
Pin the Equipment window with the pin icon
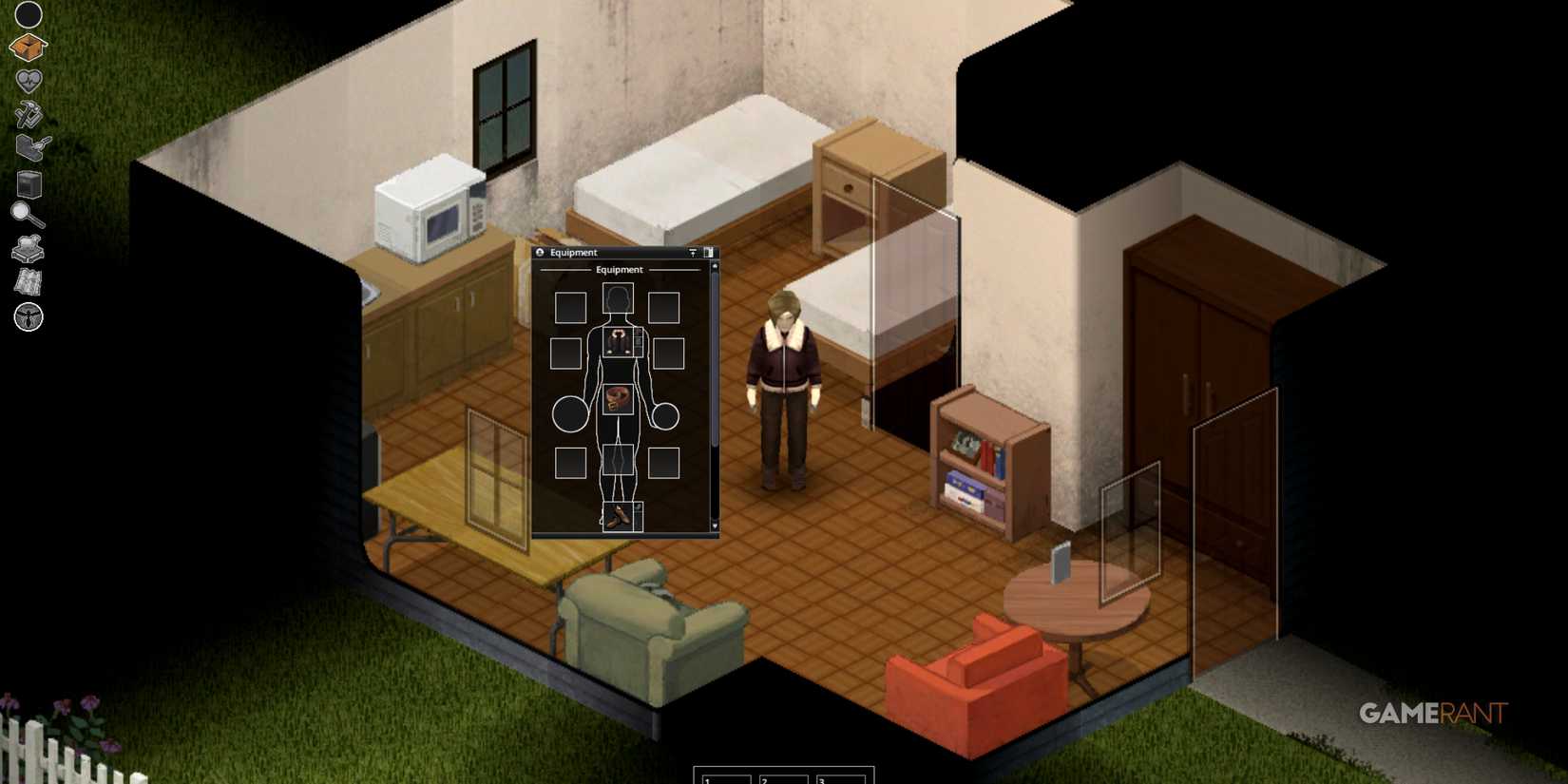693,252
